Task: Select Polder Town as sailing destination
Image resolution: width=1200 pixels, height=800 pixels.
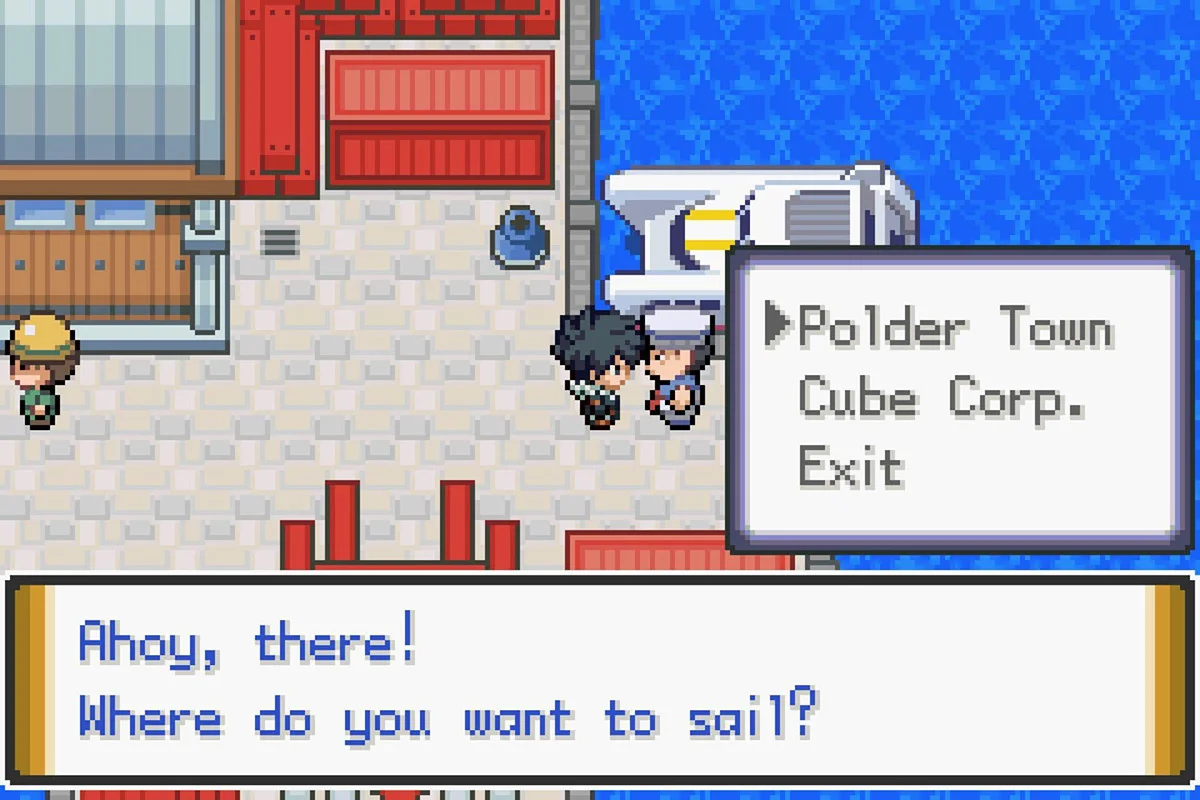Action: (x=955, y=327)
